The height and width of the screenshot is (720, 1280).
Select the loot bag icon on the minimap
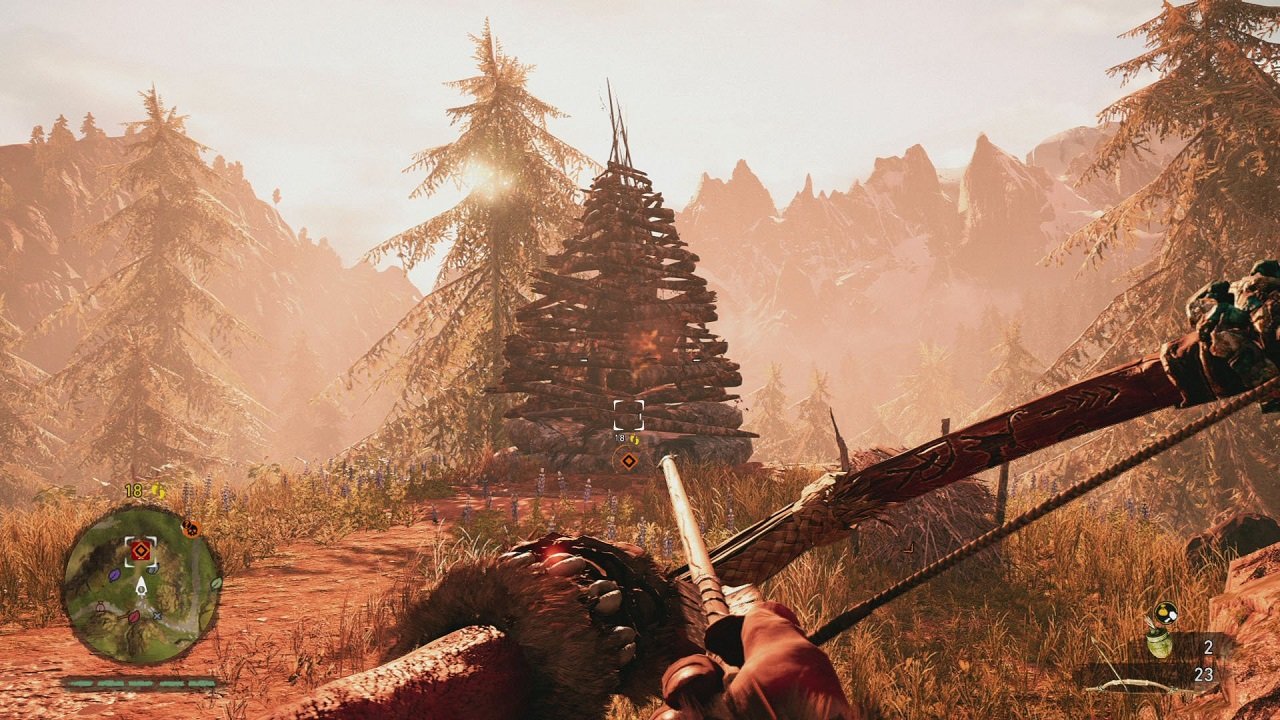pyautogui.click(x=100, y=605)
